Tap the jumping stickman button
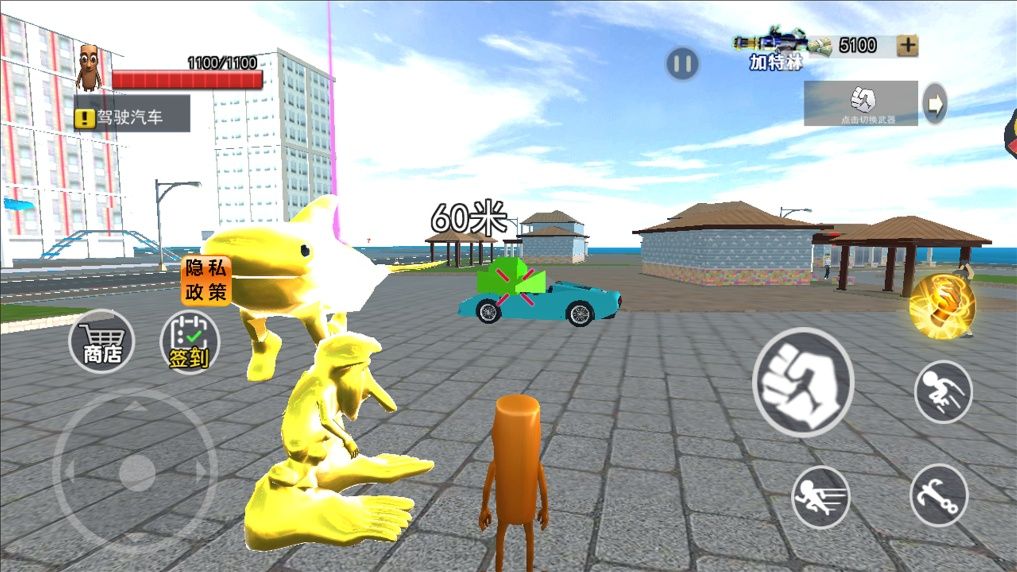 click(x=942, y=391)
